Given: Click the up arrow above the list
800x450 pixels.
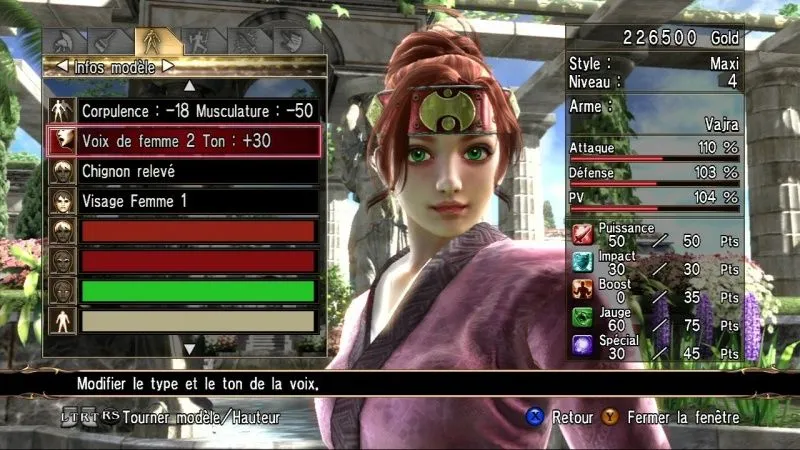Looking at the screenshot, I should point(188,87).
